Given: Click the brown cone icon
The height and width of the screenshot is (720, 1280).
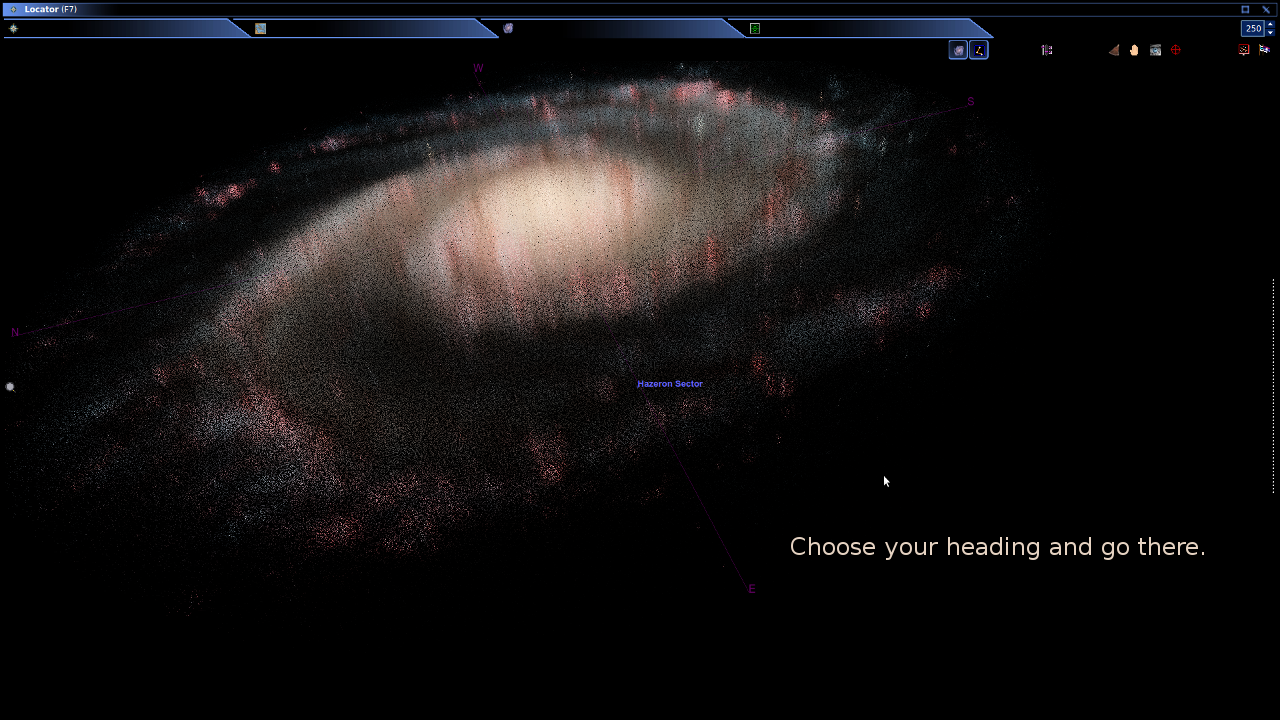Looking at the screenshot, I should coord(1113,50).
